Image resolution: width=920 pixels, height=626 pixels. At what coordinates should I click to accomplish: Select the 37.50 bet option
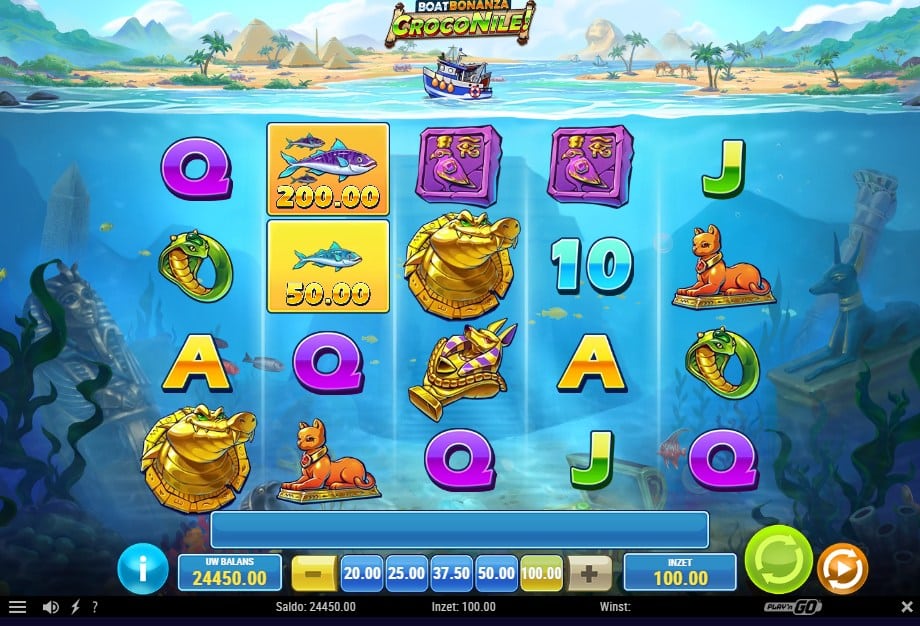tap(452, 574)
